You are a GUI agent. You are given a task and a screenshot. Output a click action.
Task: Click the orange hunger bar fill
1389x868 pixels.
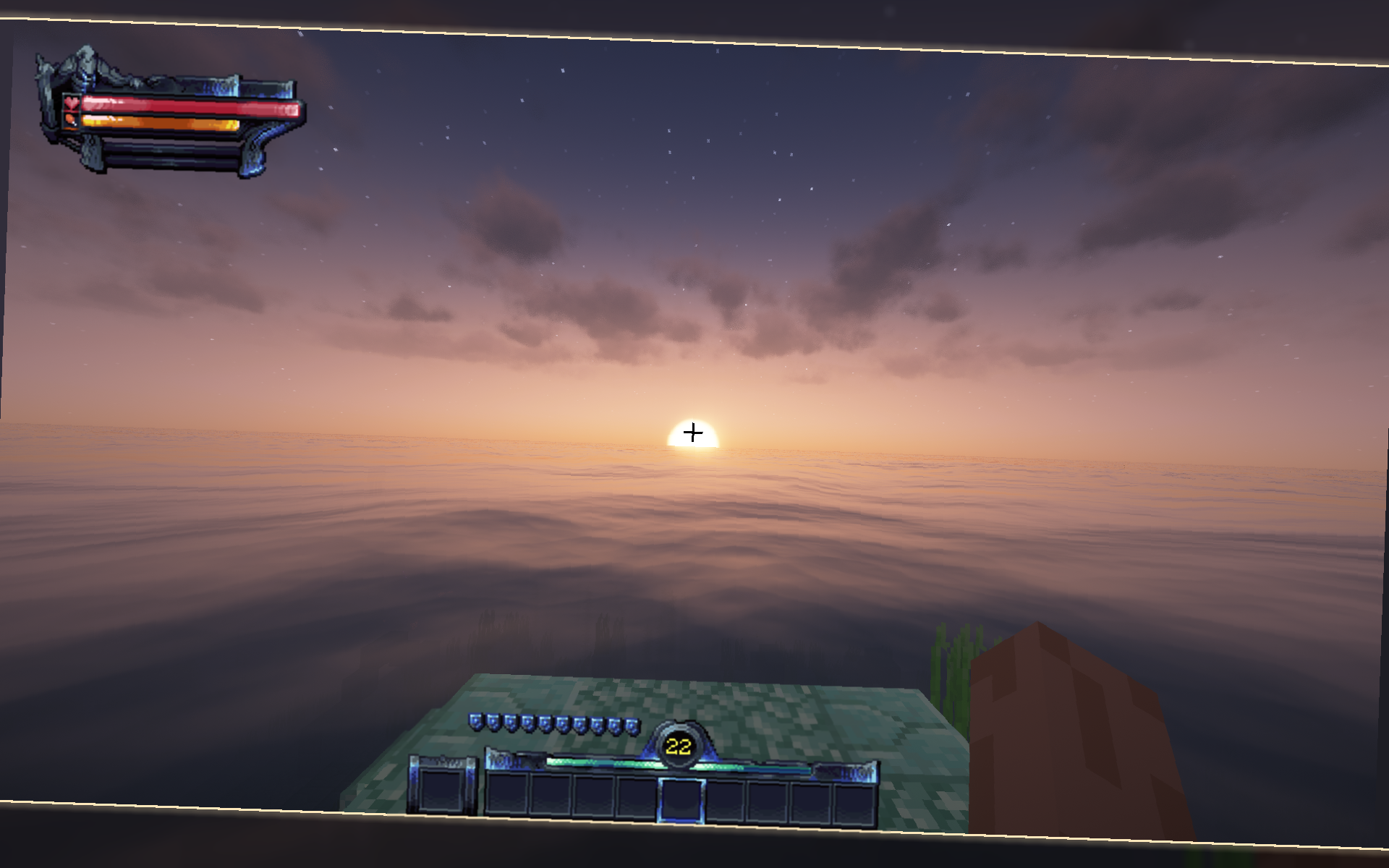(x=159, y=122)
